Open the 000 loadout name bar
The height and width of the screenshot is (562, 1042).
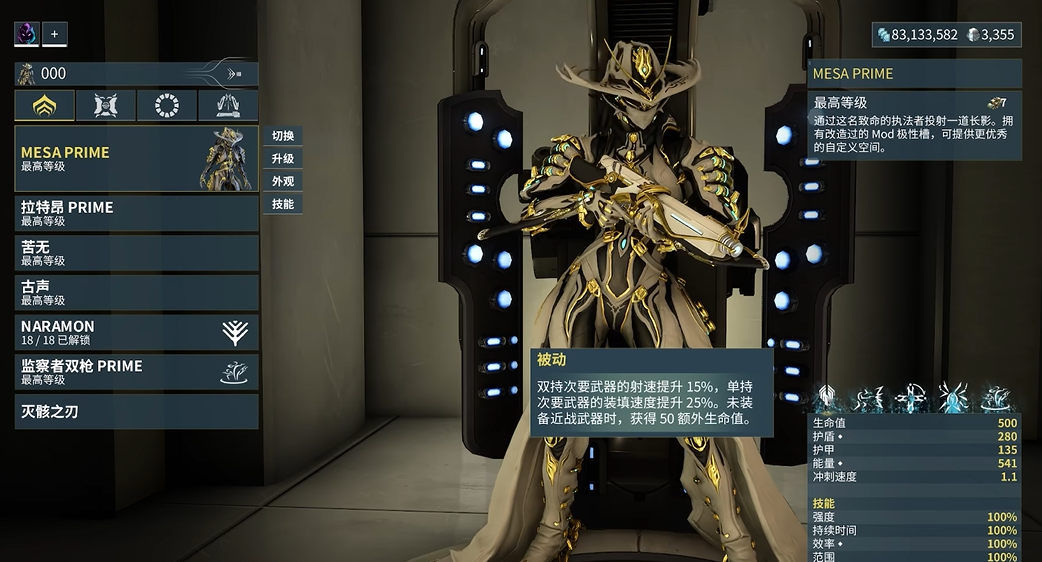(136, 74)
